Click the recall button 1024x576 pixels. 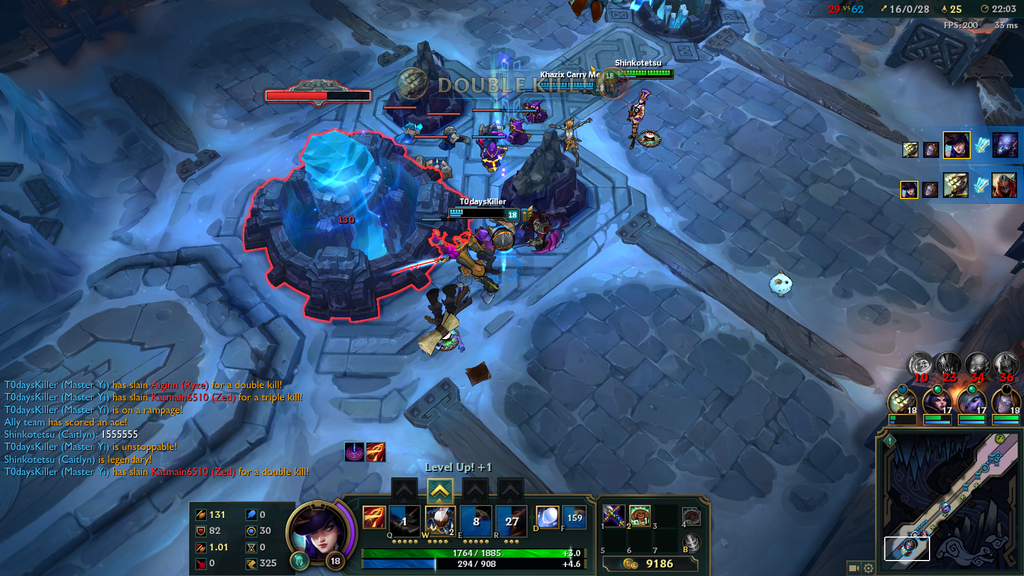click(x=691, y=543)
